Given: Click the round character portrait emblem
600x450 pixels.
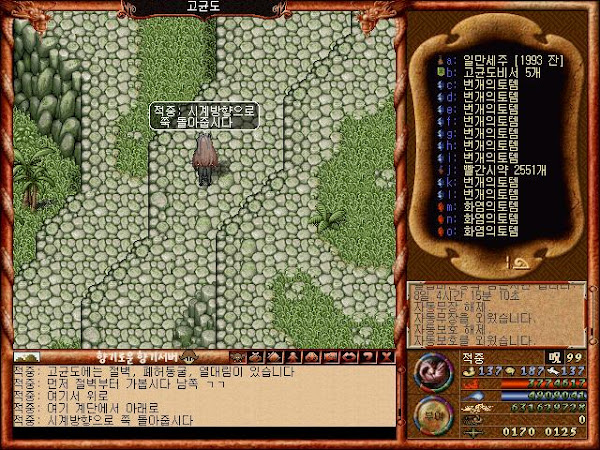Looking at the screenshot, I should pyautogui.click(x=432, y=370).
